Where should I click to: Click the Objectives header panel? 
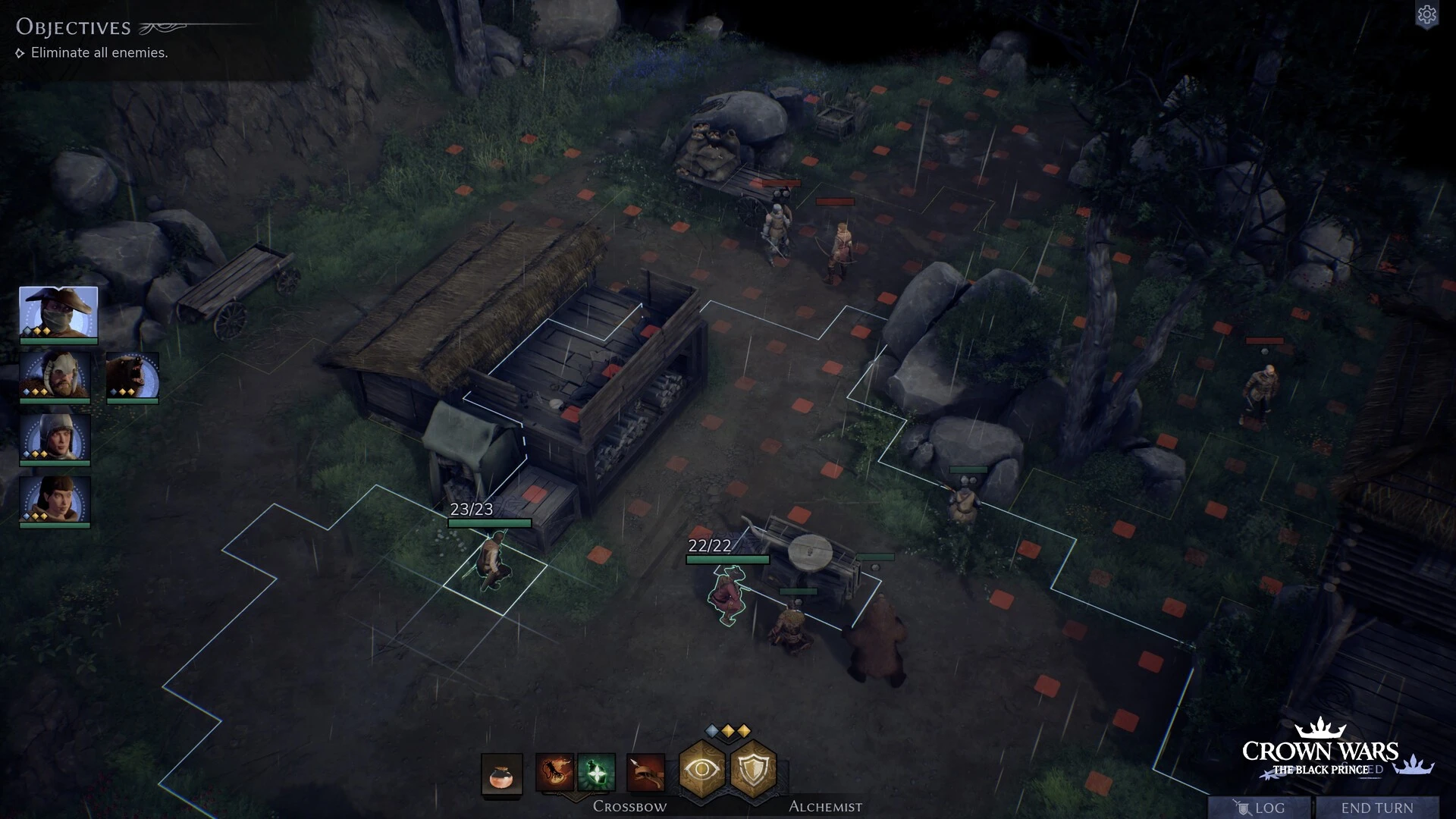point(74,27)
